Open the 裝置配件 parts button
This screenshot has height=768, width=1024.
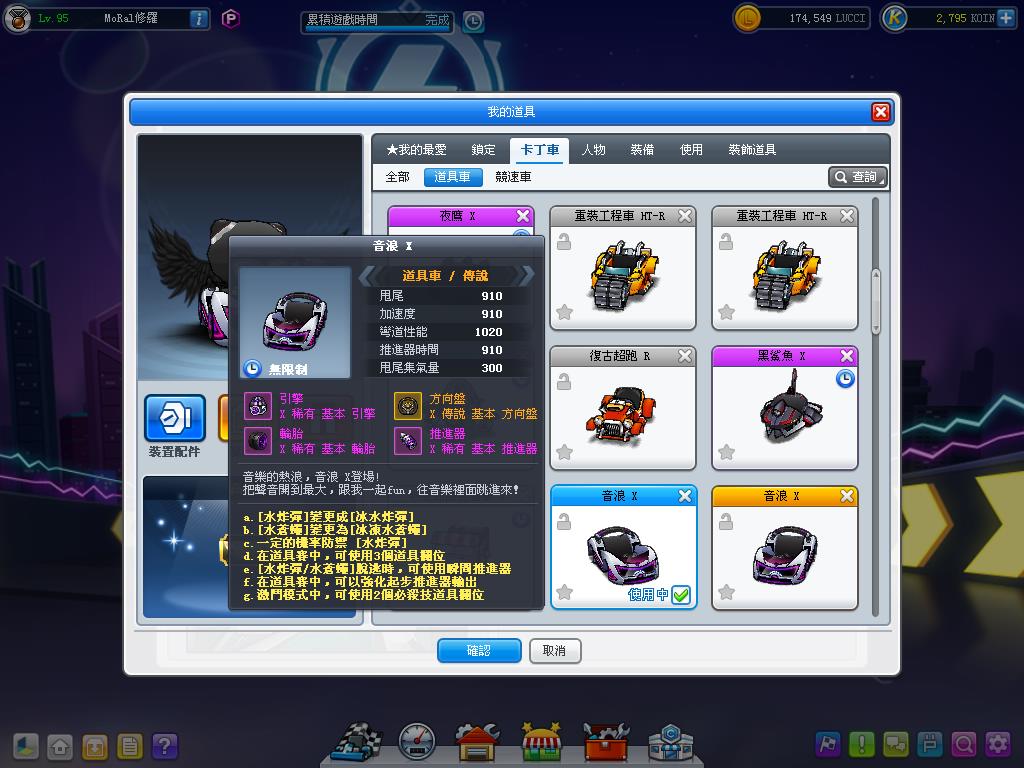(x=175, y=420)
